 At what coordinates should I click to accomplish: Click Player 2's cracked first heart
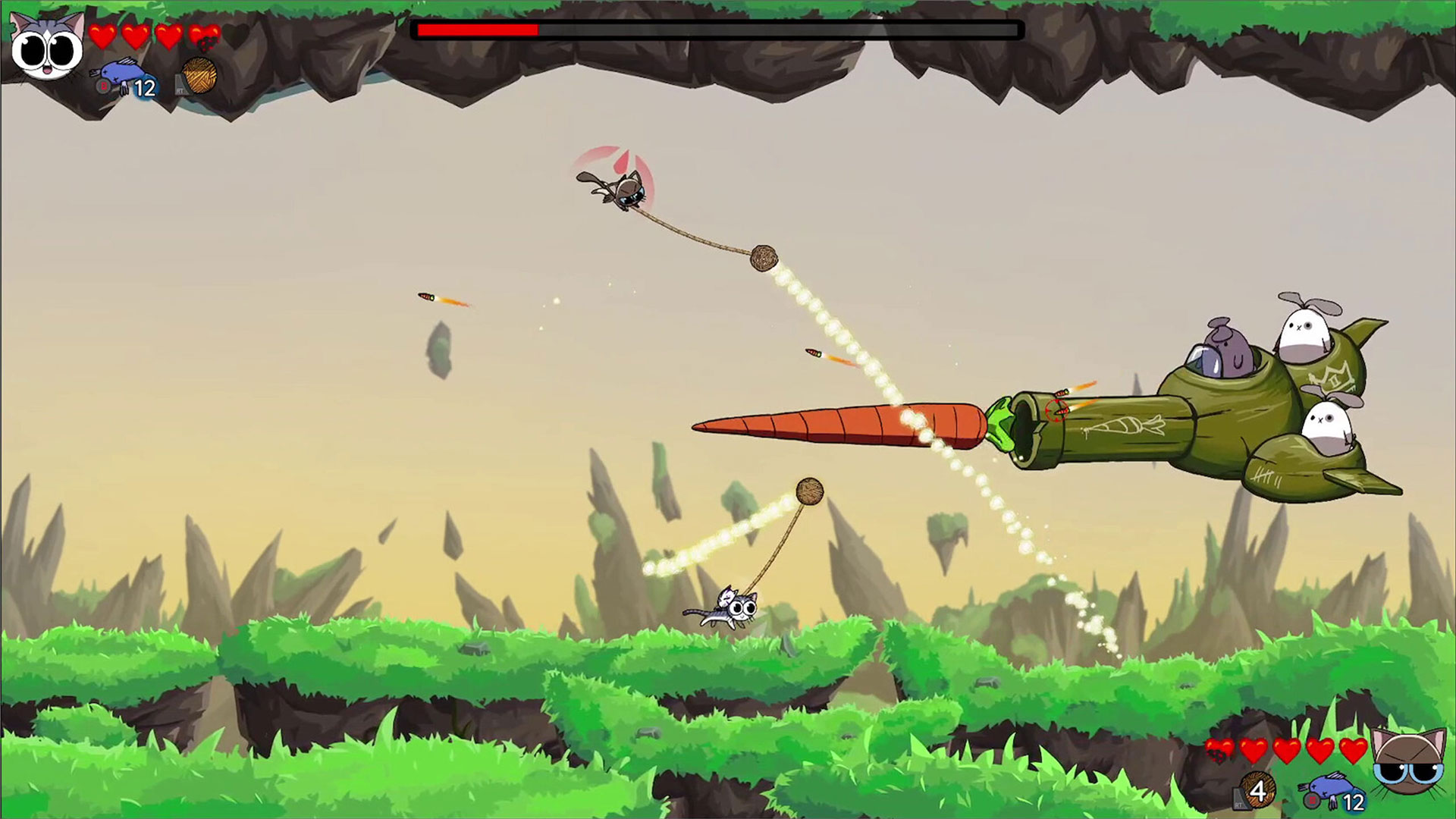[x=1218, y=749]
